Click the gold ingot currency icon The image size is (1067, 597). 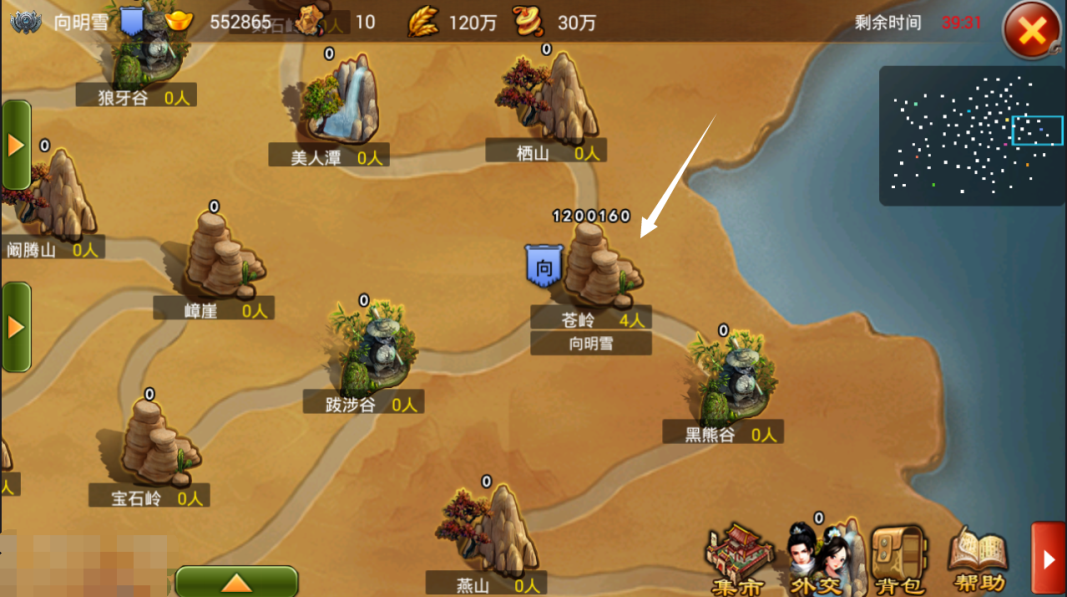(x=180, y=21)
